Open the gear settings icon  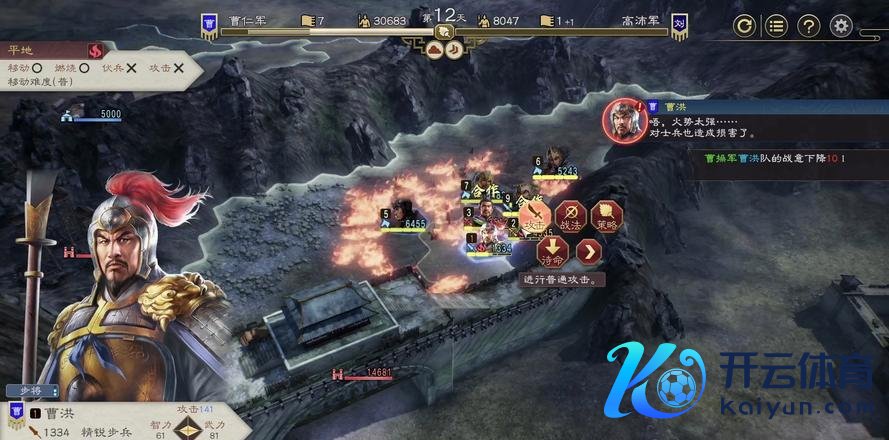point(842,26)
